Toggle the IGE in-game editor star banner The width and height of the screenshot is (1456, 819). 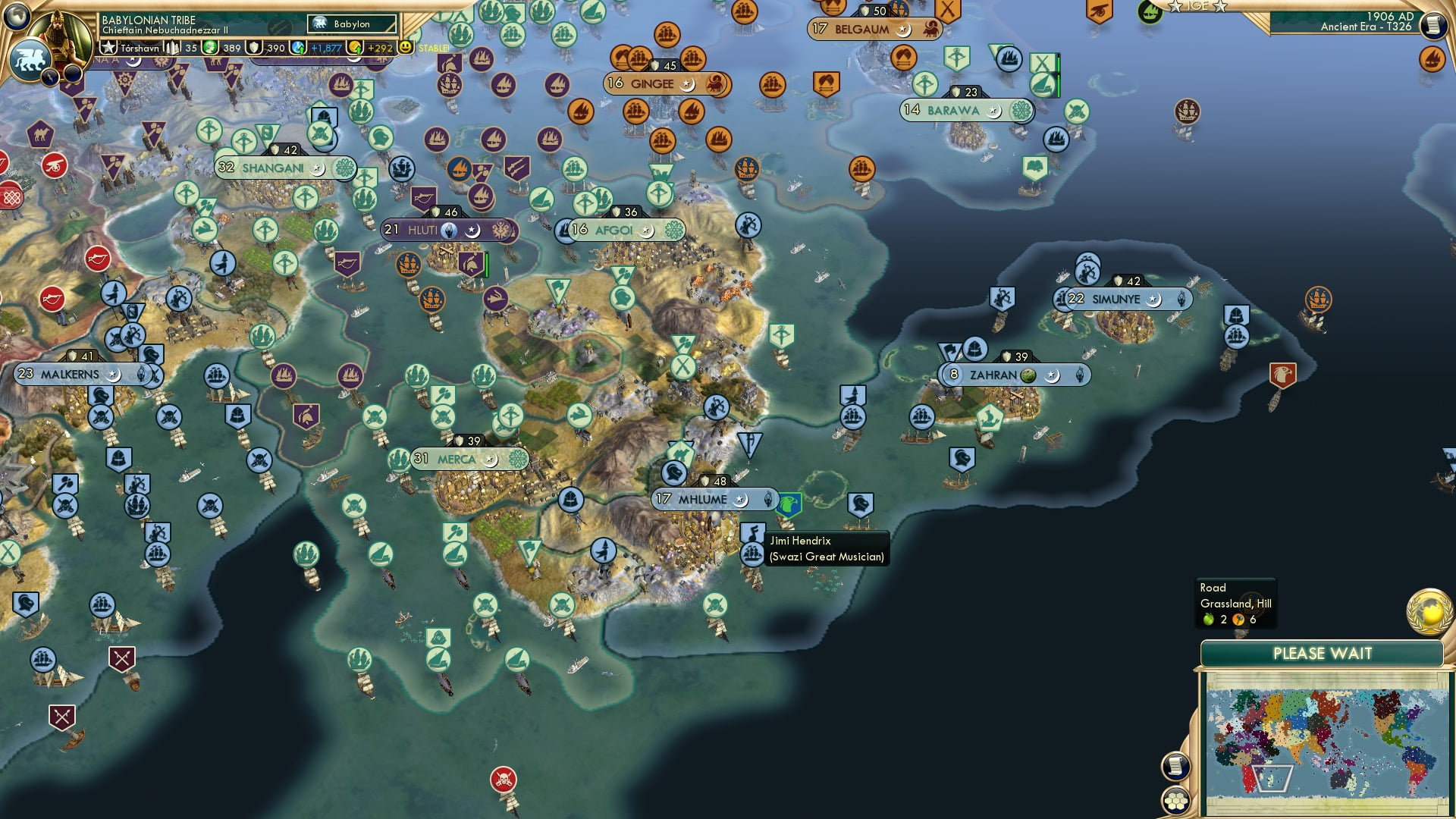pos(1199,8)
